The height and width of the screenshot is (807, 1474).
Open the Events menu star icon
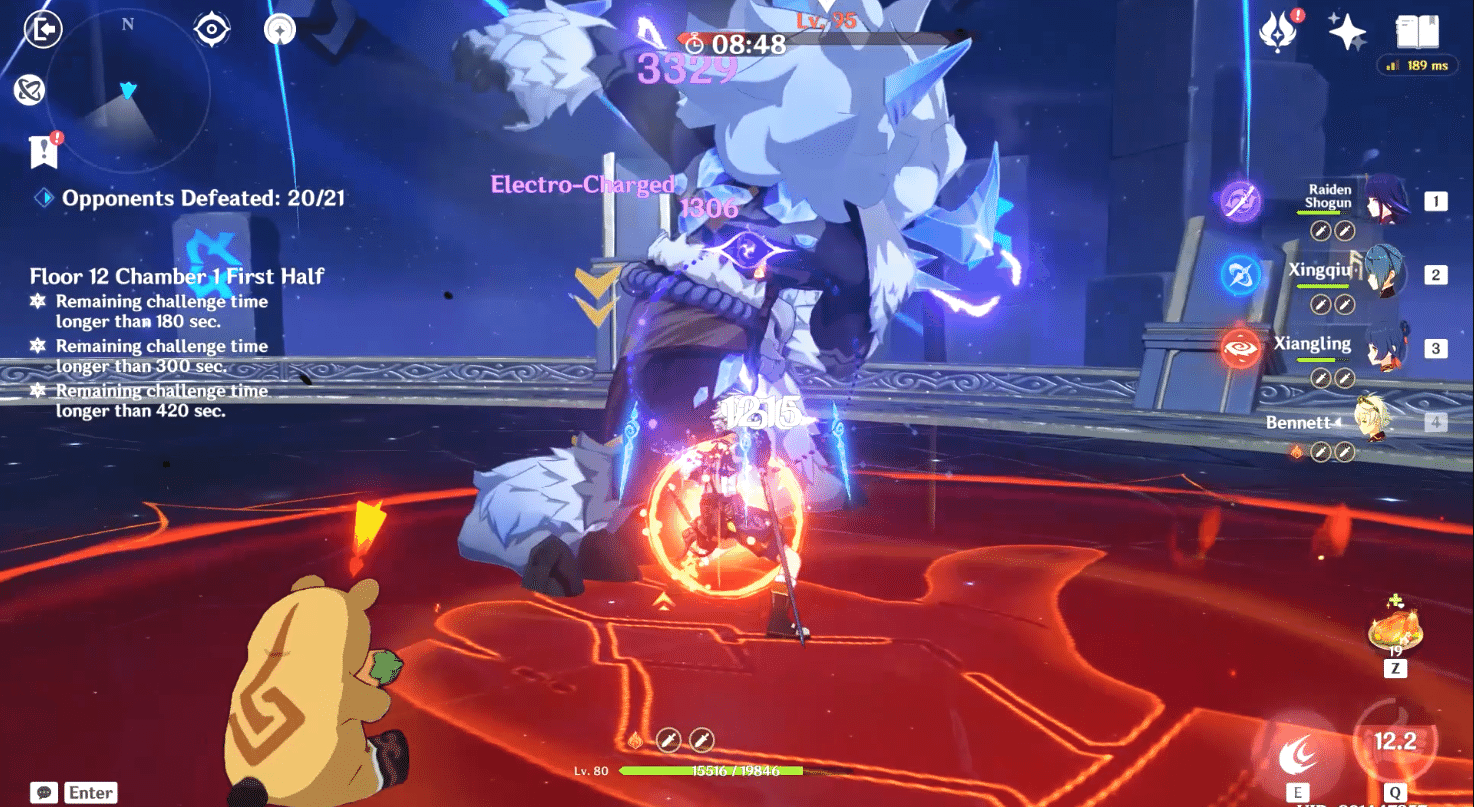pos(1350,32)
